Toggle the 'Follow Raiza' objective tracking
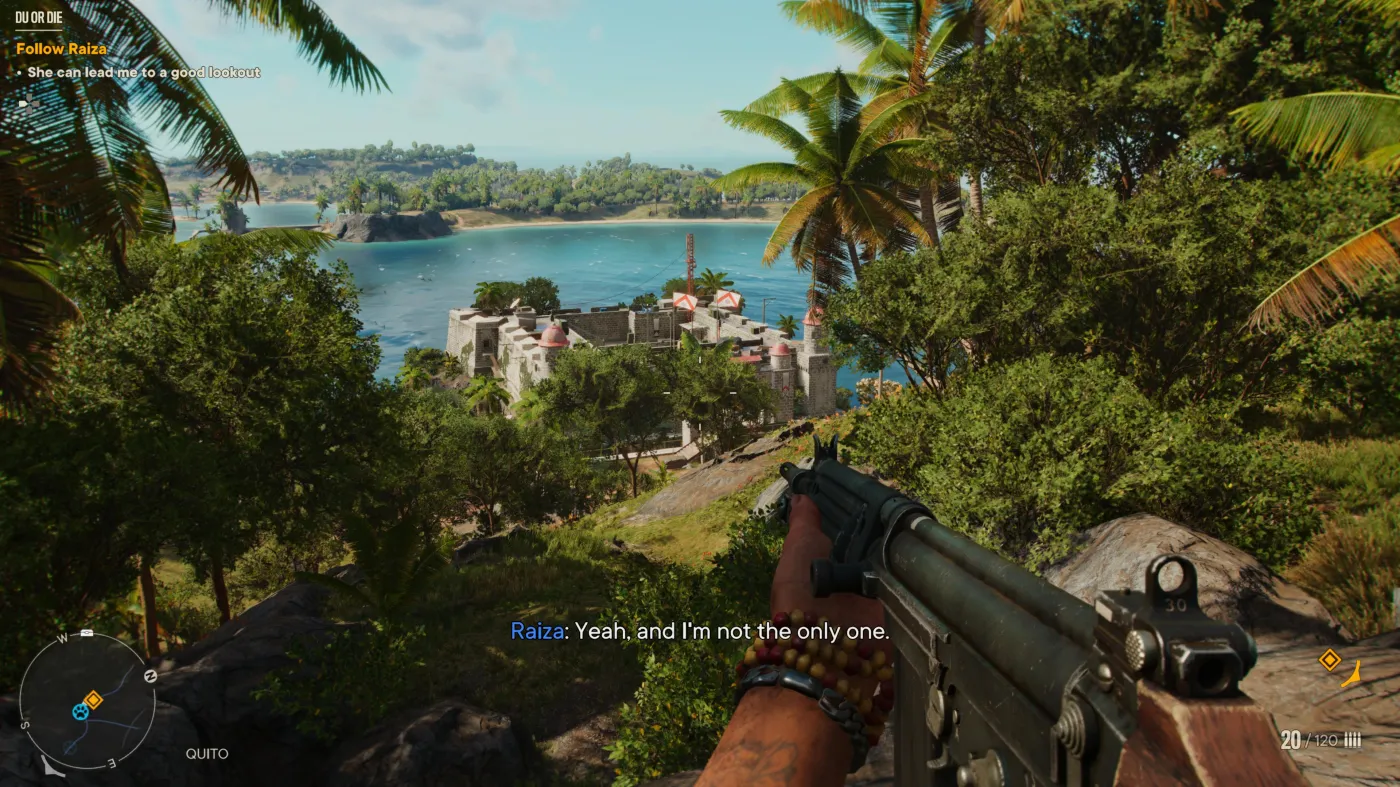The height and width of the screenshot is (787, 1400). coord(60,48)
